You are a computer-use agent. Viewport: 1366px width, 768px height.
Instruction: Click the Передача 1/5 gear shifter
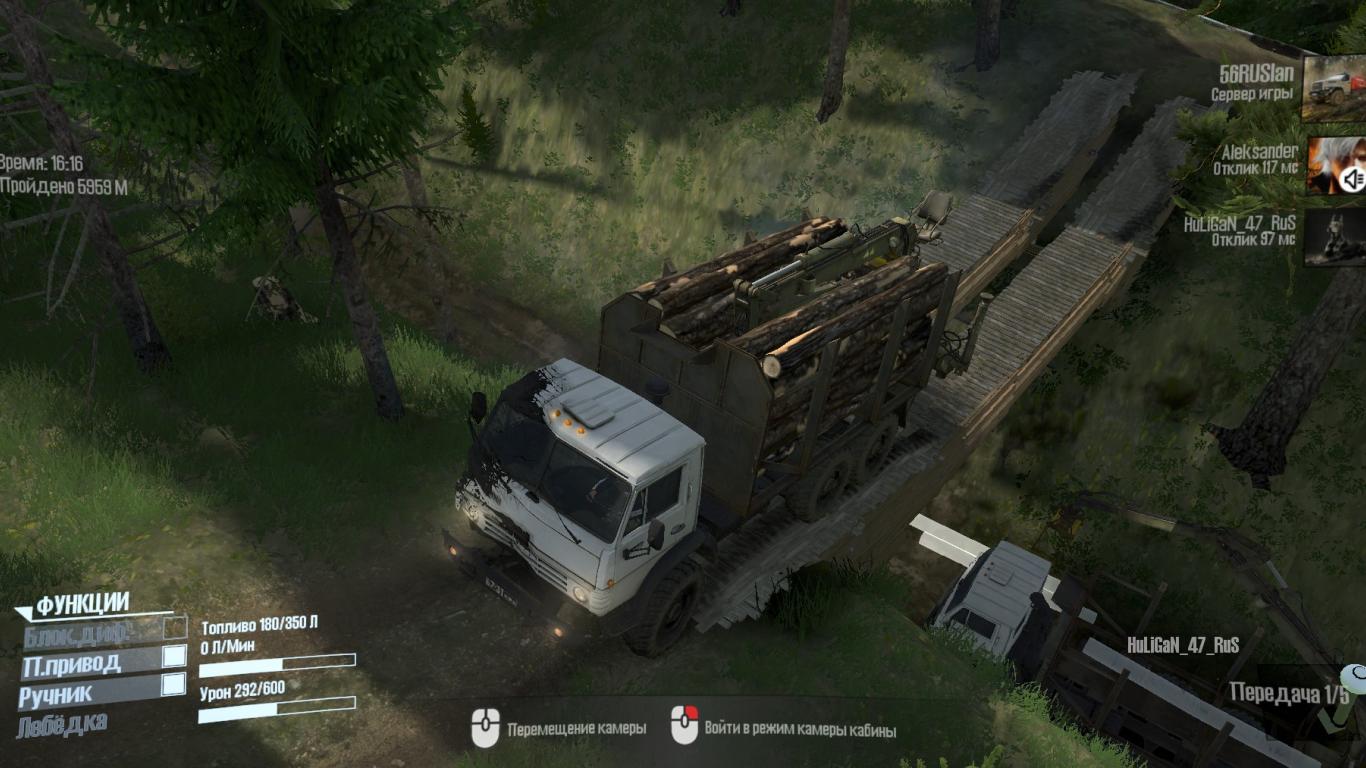point(1289,694)
